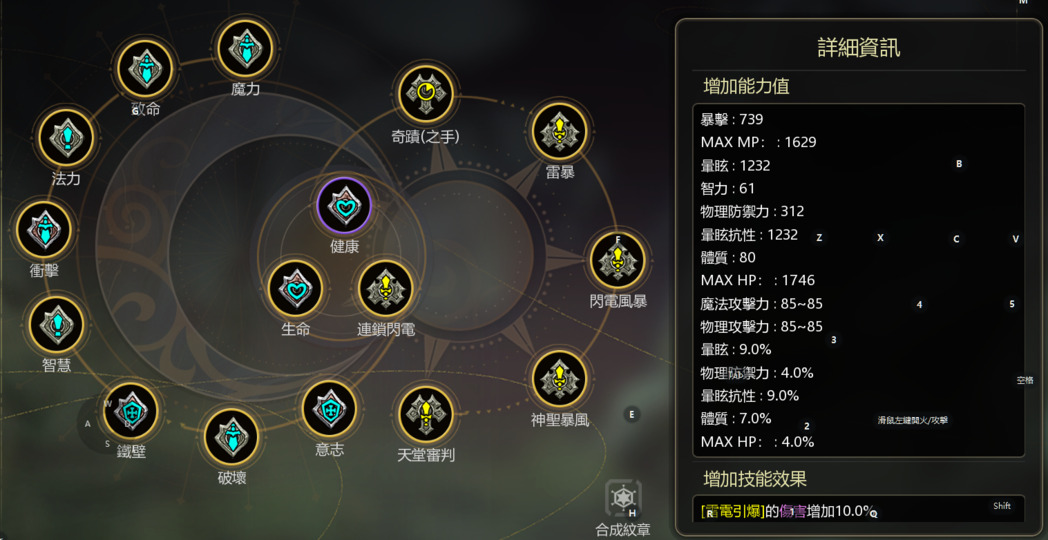Choose the 閃電風暴 skill emblem

tap(617, 259)
